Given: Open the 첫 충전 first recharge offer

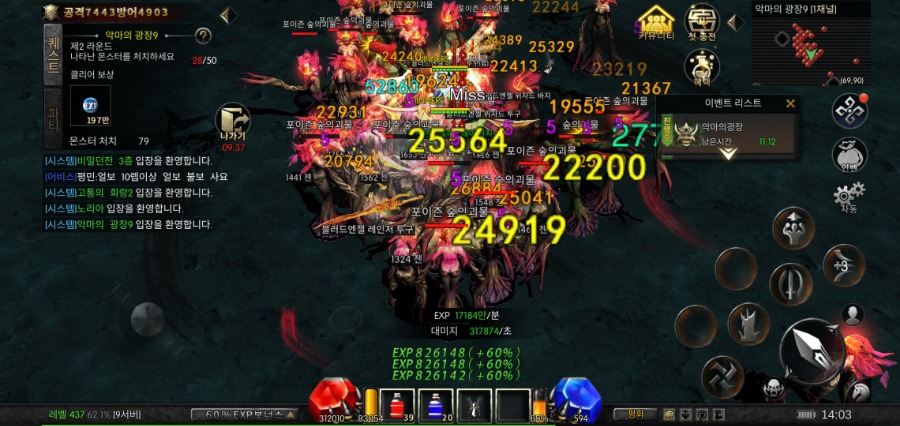Looking at the screenshot, I should [702, 21].
